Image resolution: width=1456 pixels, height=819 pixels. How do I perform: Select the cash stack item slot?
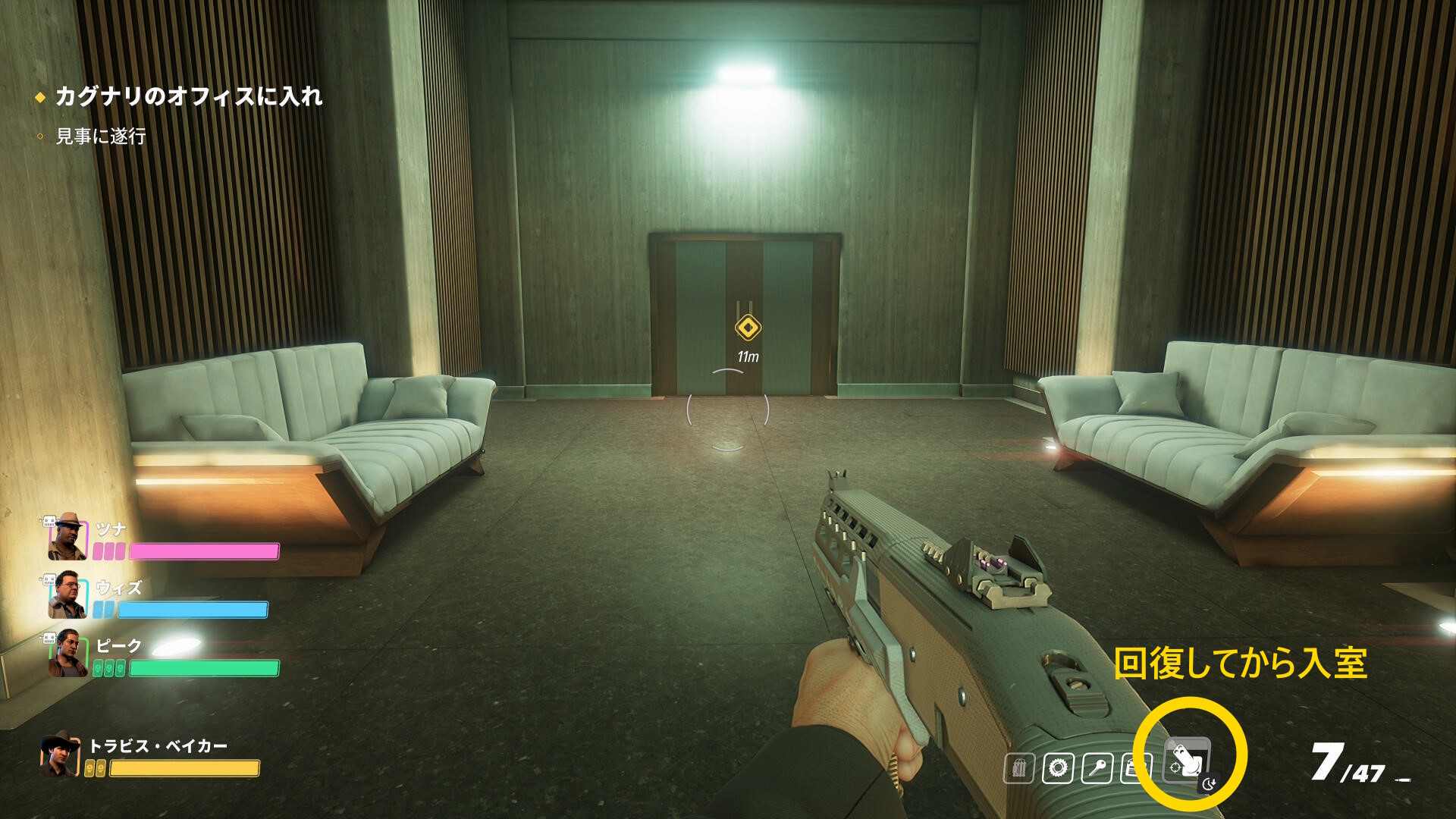click(x=1134, y=768)
